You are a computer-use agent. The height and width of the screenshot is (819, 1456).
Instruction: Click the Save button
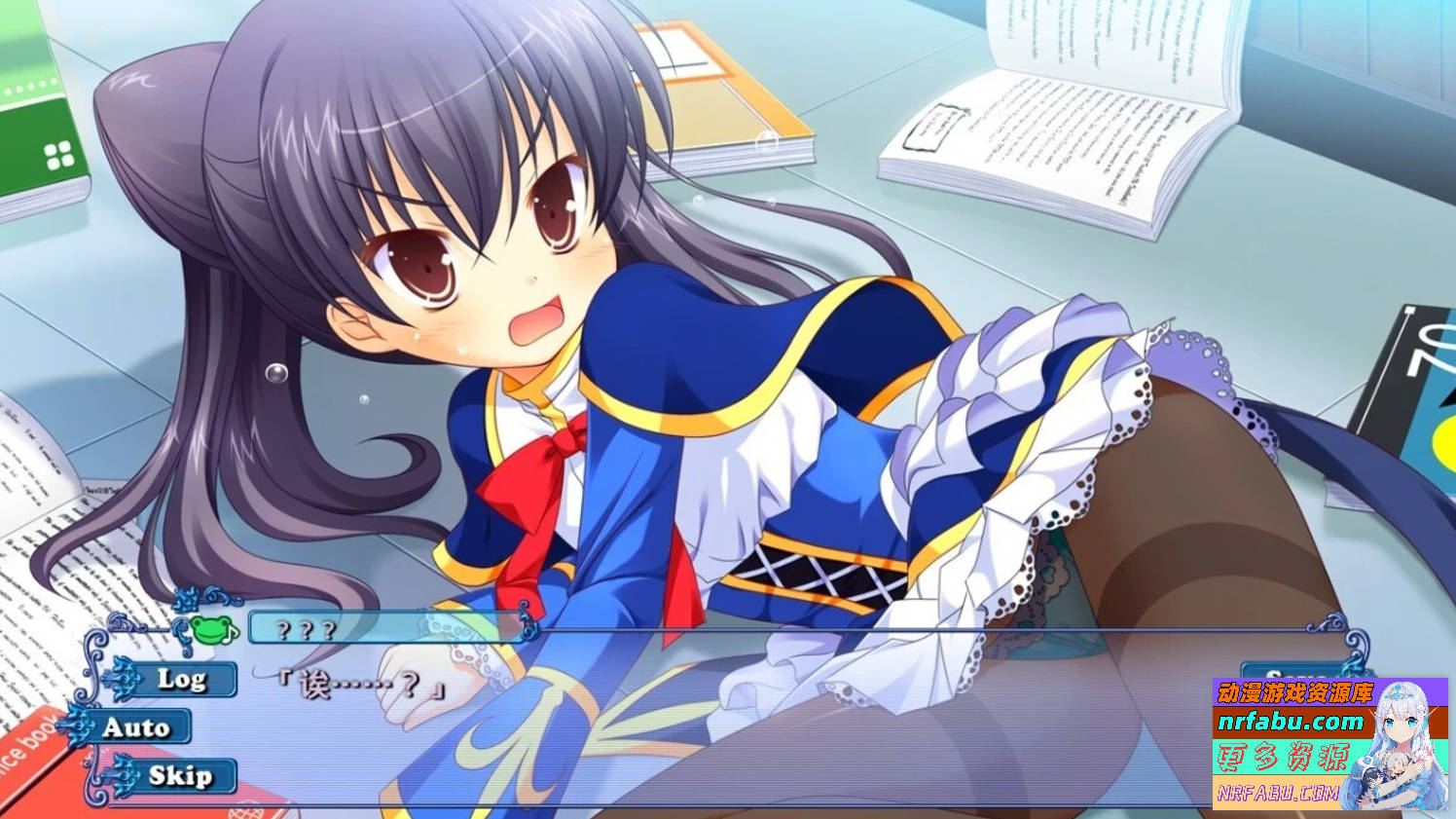point(1292,672)
